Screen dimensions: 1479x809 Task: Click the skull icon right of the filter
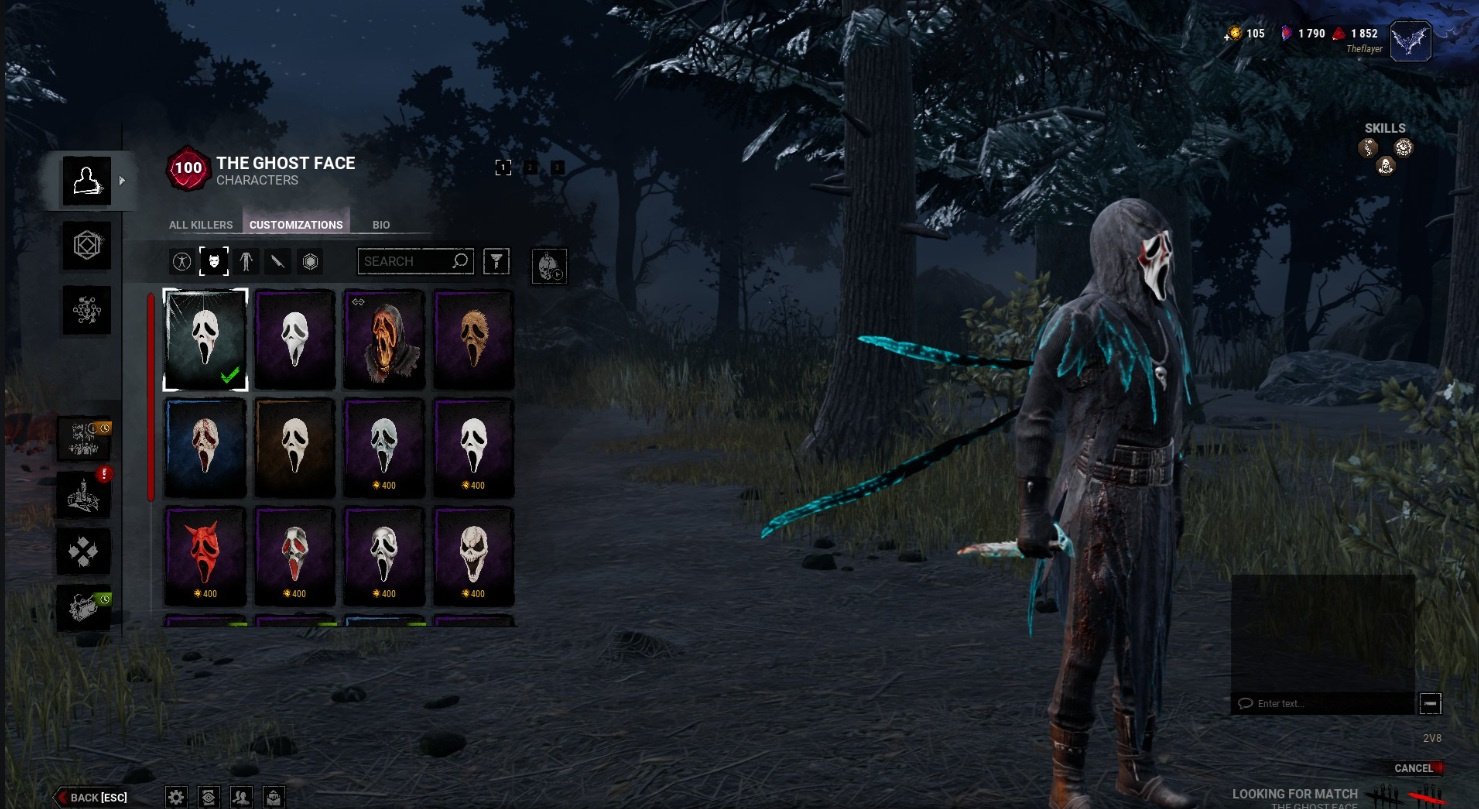tap(548, 265)
